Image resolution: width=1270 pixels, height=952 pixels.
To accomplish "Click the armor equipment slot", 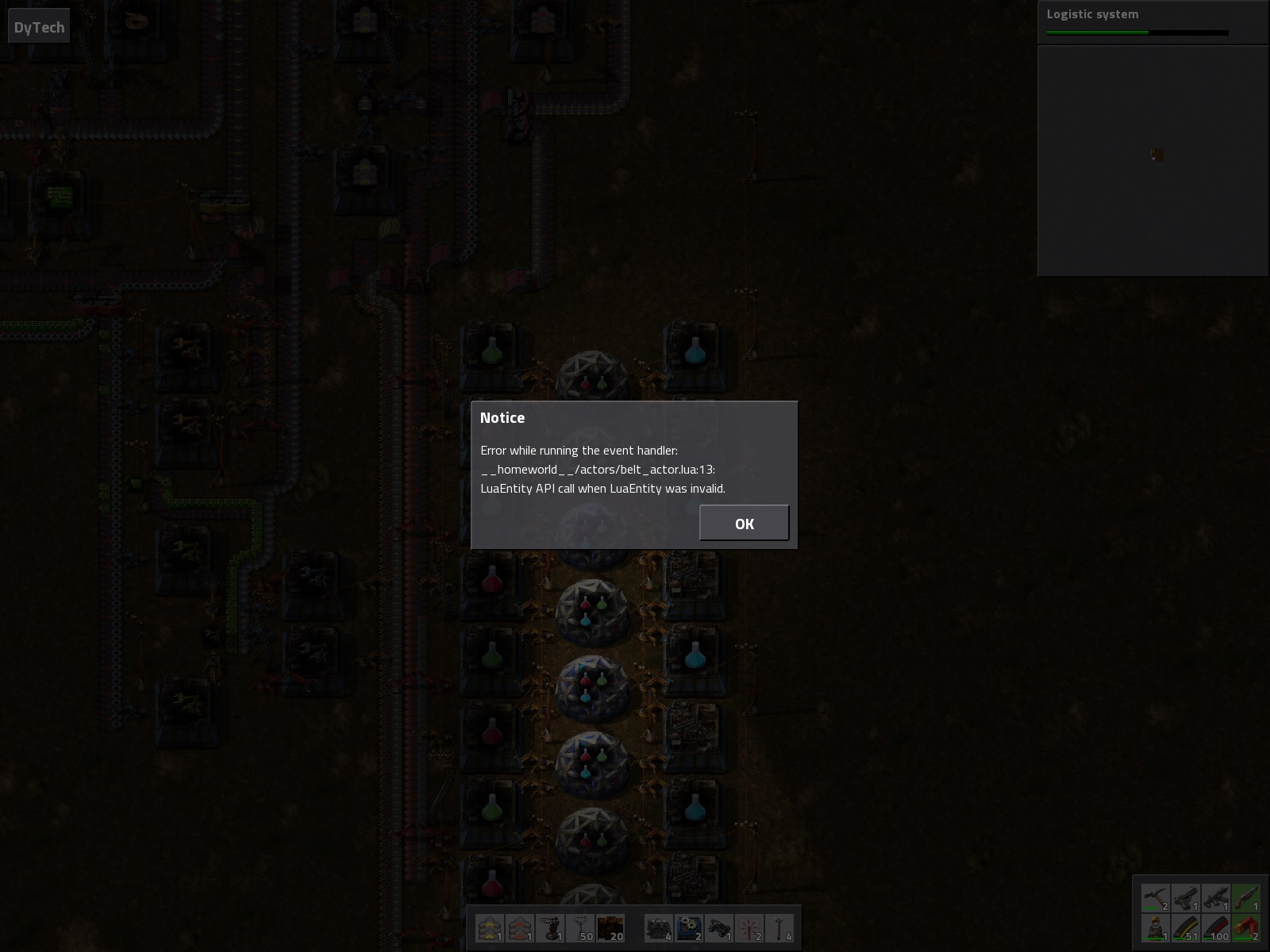I will click(x=1156, y=927).
